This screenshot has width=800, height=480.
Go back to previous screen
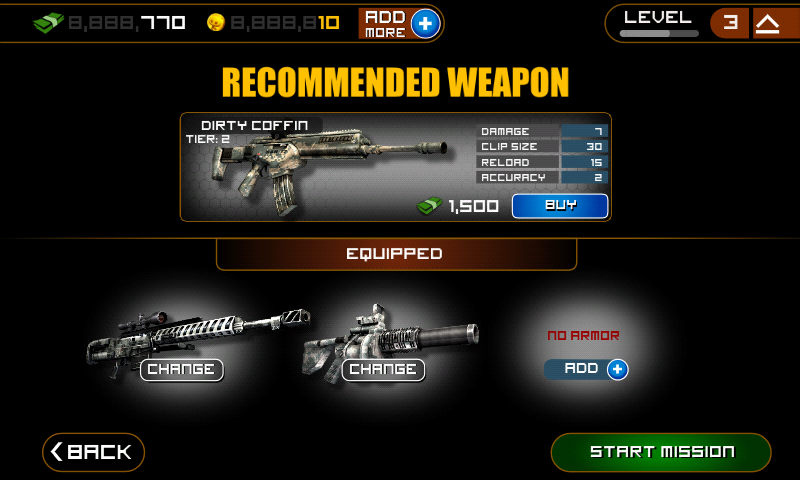[x=93, y=452]
